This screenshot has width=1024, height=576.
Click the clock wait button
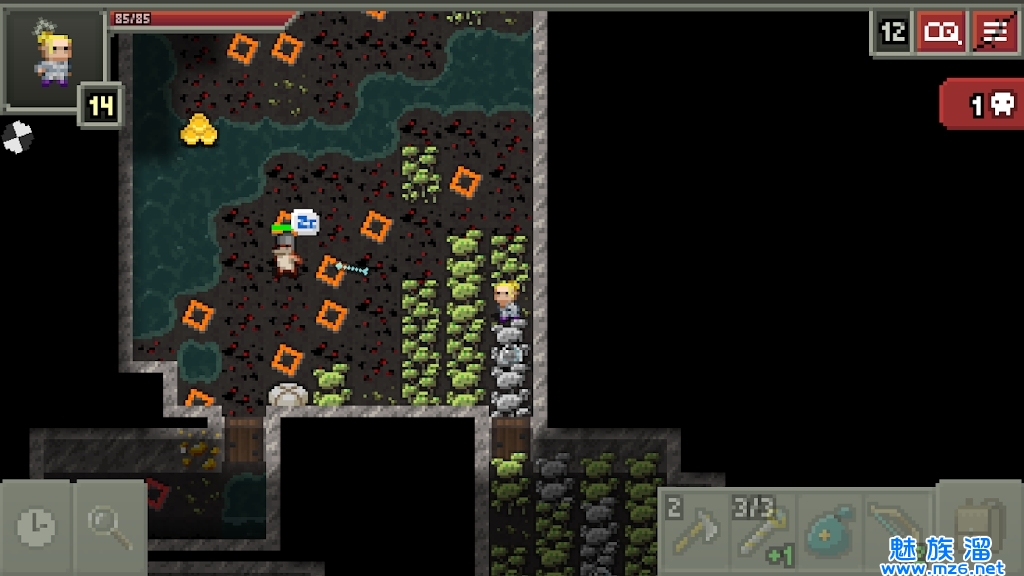coord(37,523)
